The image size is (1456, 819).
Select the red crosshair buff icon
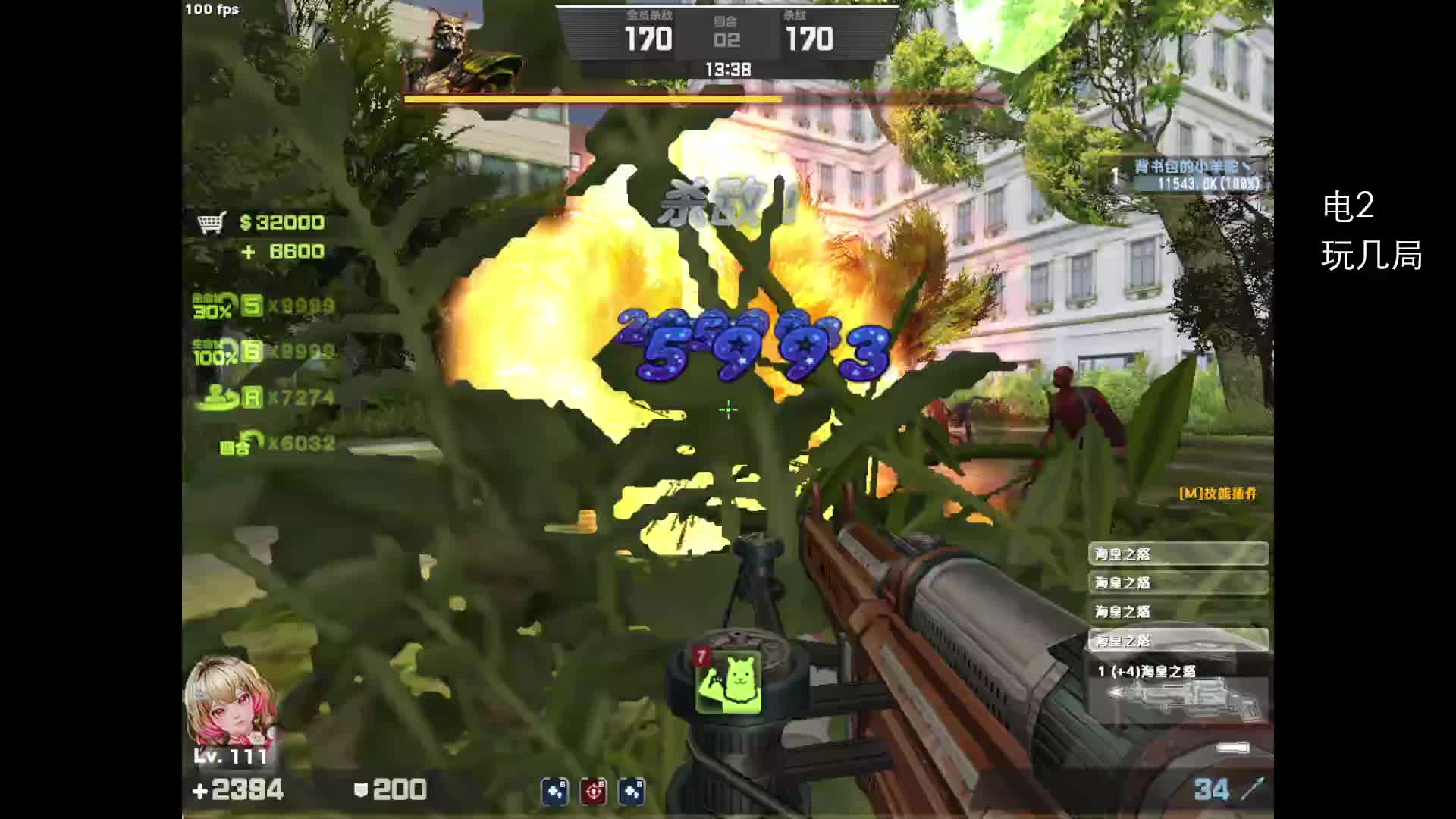593,792
